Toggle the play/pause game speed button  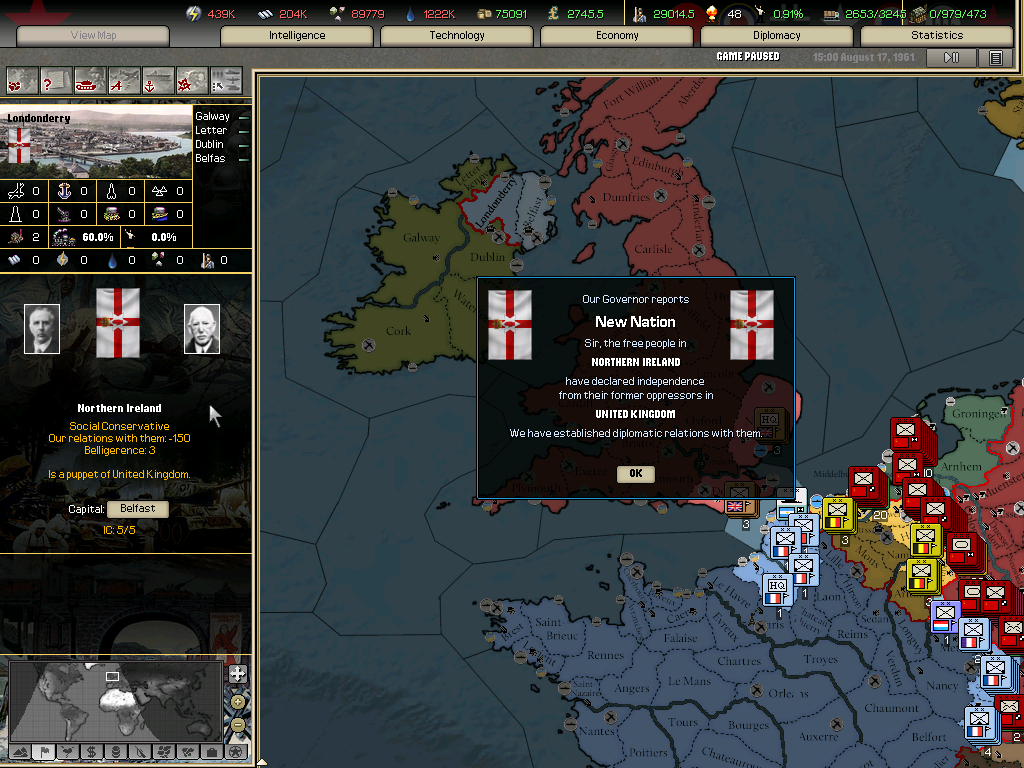pyautogui.click(x=951, y=58)
